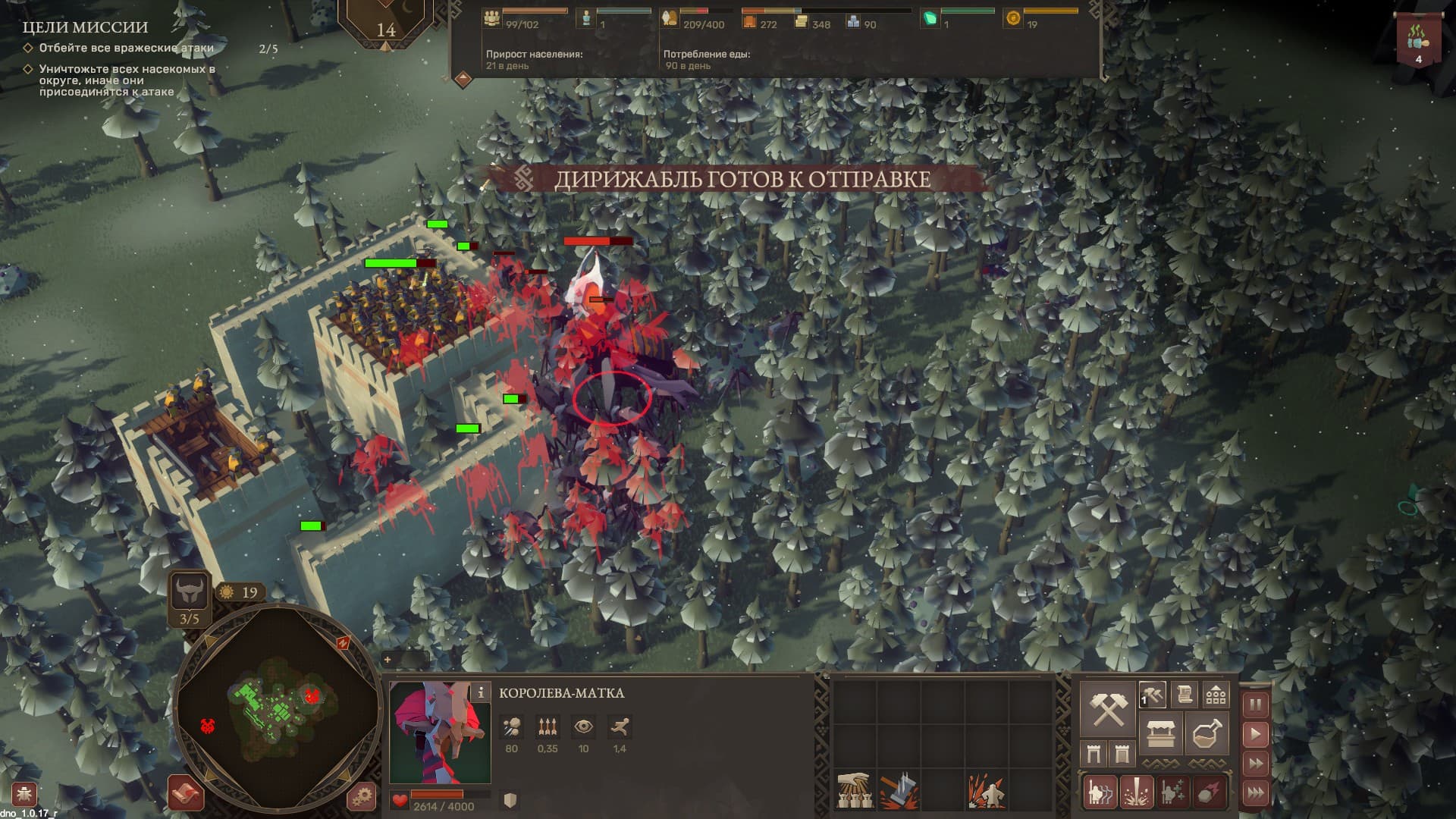This screenshot has height=819, width=1456.
Task: Click the ДИРИЖАБЛЬ ГОТОВ К ОТПРАВКЕ banner
Action: (x=742, y=179)
